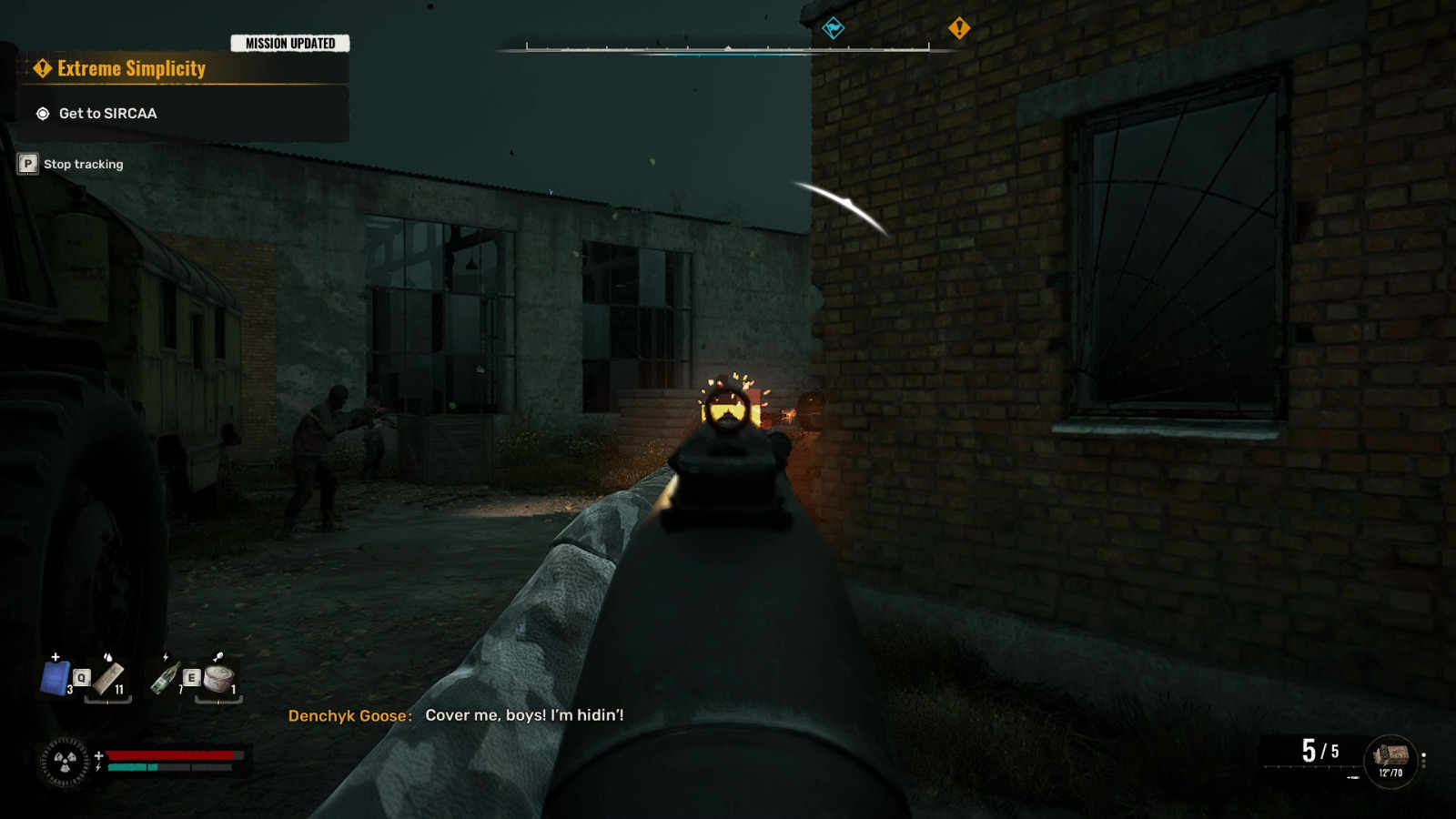This screenshot has width=1456, height=819.
Task: Expand the right consumable slot selector bracket
Action: point(218,701)
